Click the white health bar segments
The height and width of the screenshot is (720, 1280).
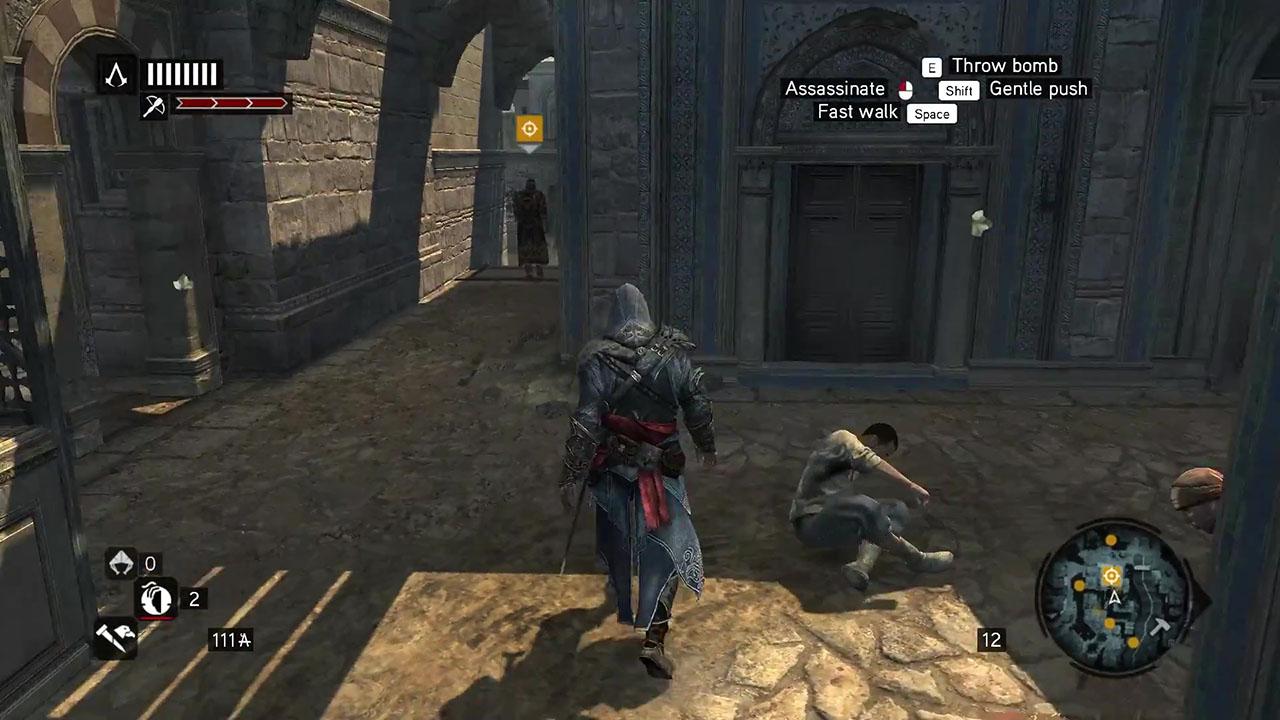183,74
